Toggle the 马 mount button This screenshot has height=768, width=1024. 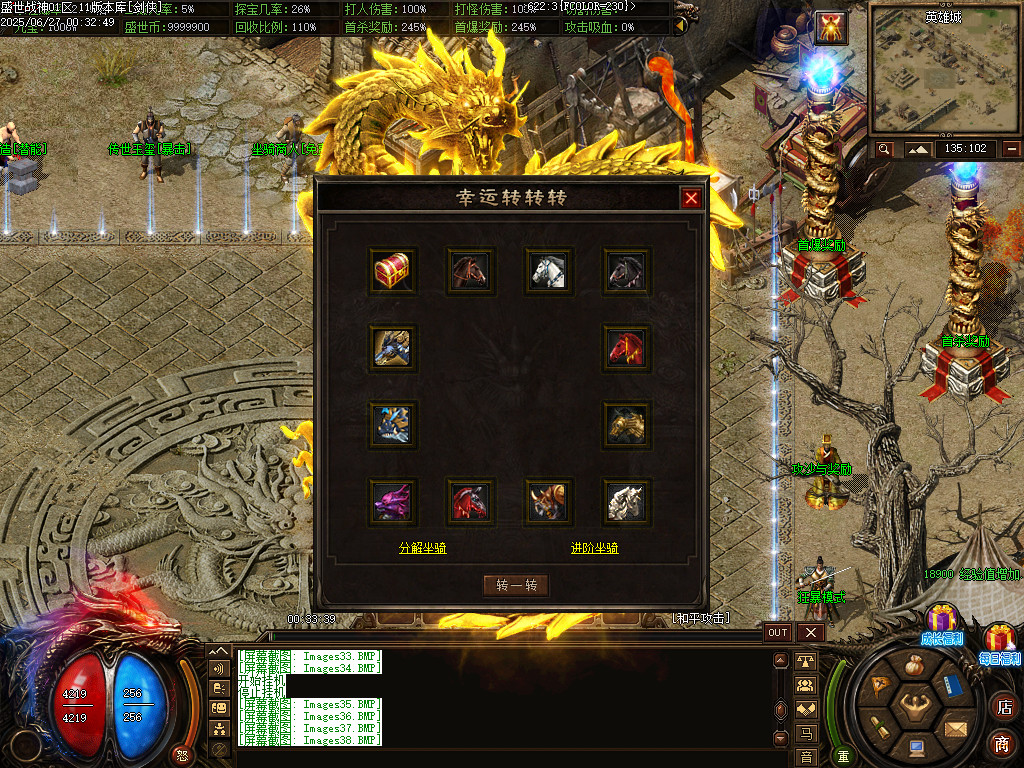(x=806, y=735)
